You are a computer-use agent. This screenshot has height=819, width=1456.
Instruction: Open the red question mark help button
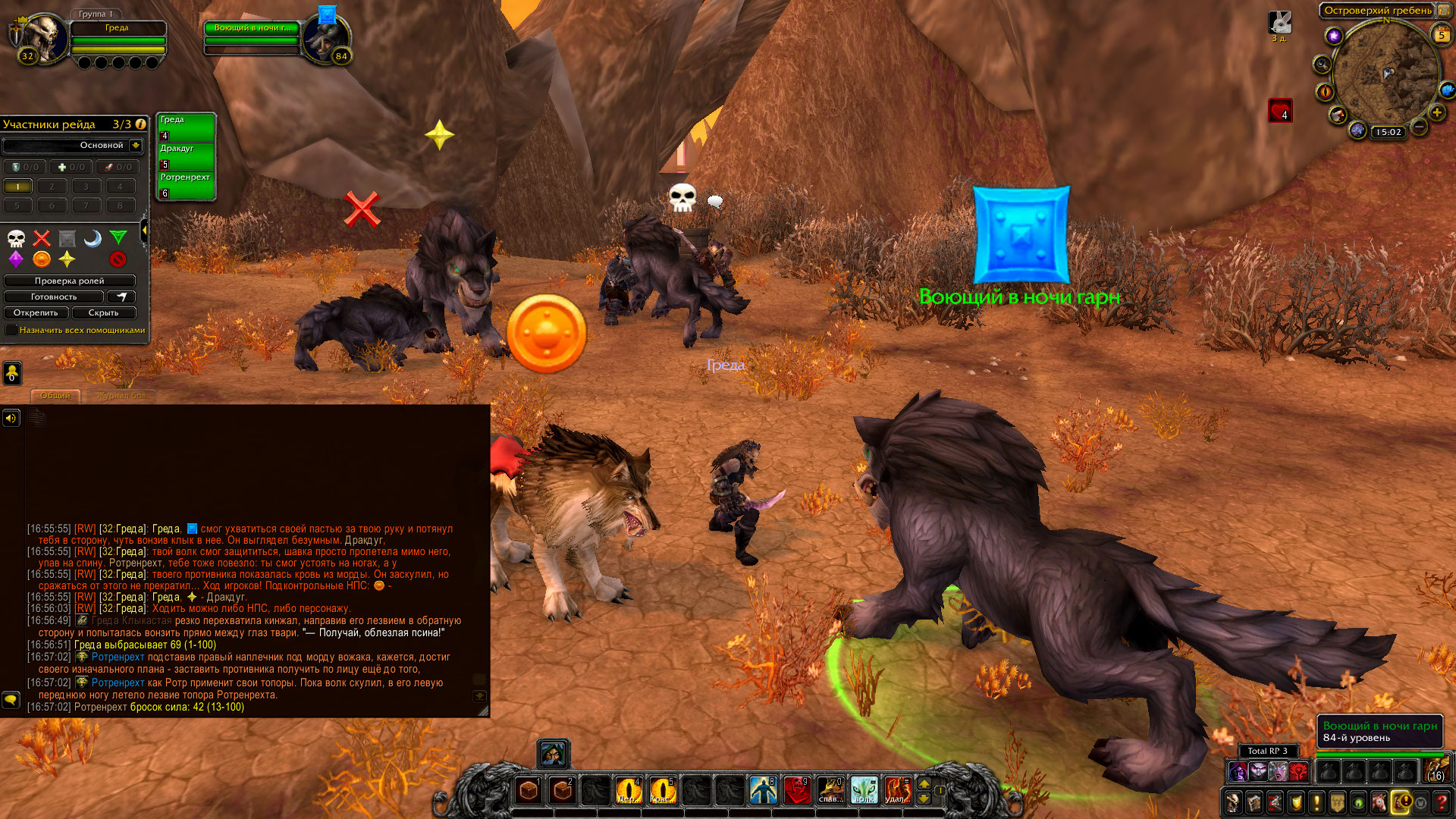[x=1442, y=802]
